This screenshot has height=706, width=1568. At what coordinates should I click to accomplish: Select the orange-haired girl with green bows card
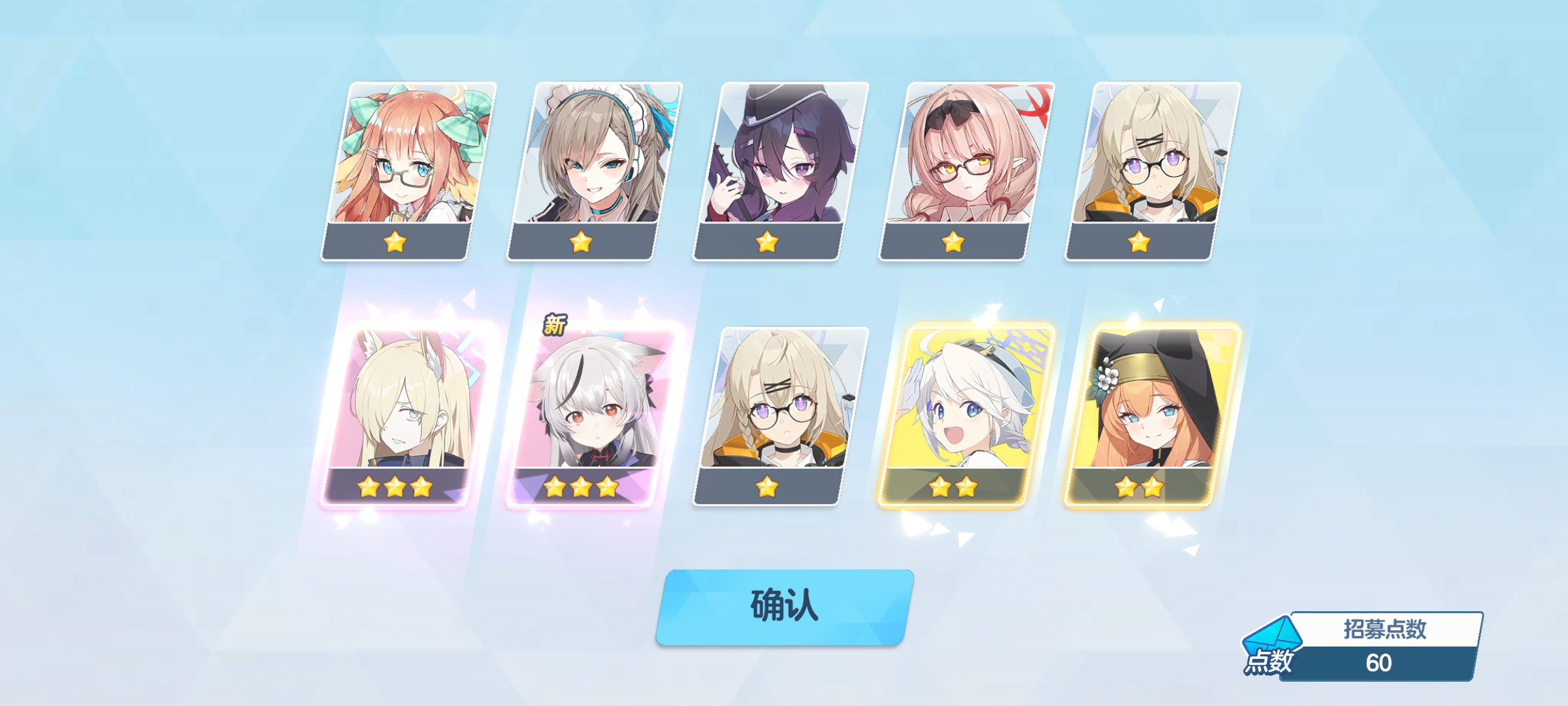408,170
